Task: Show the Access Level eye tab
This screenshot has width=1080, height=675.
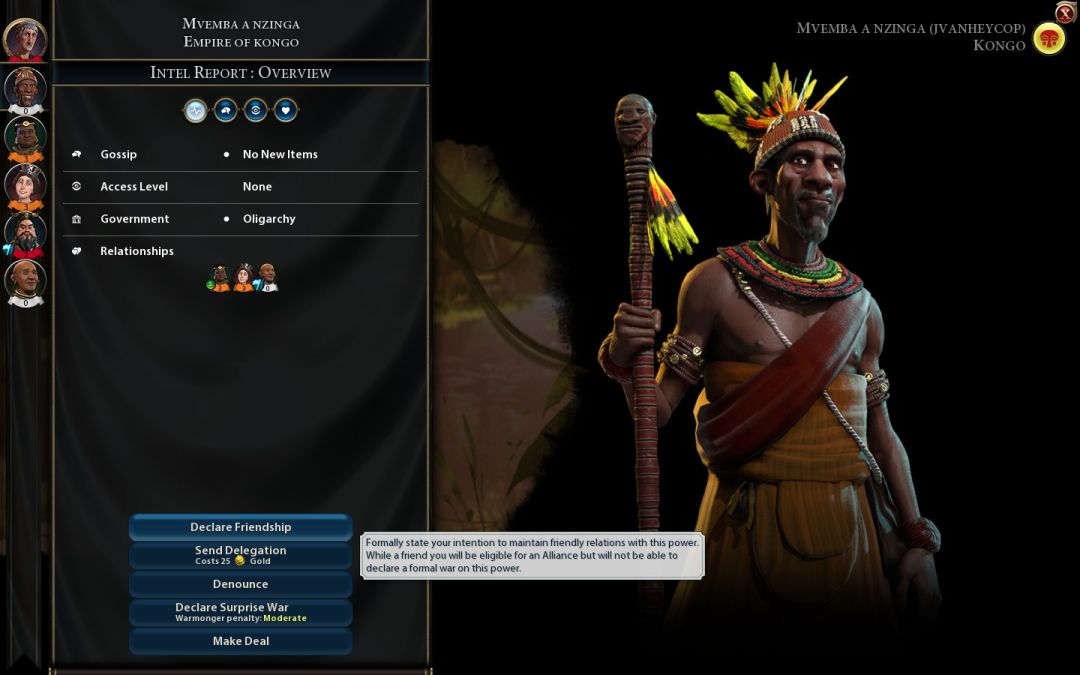Action: click(x=256, y=111)
